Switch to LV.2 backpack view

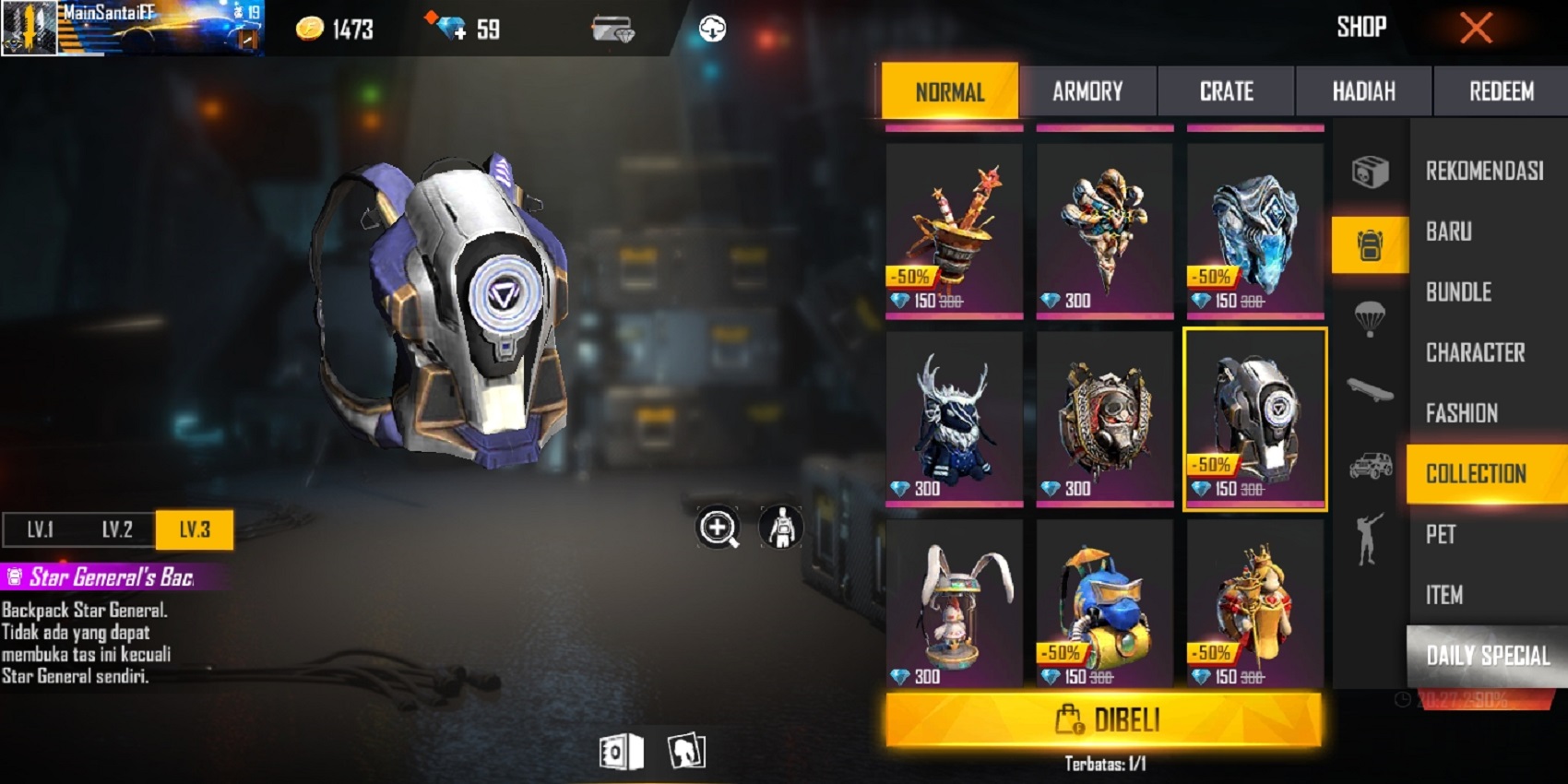click(118, 529)
